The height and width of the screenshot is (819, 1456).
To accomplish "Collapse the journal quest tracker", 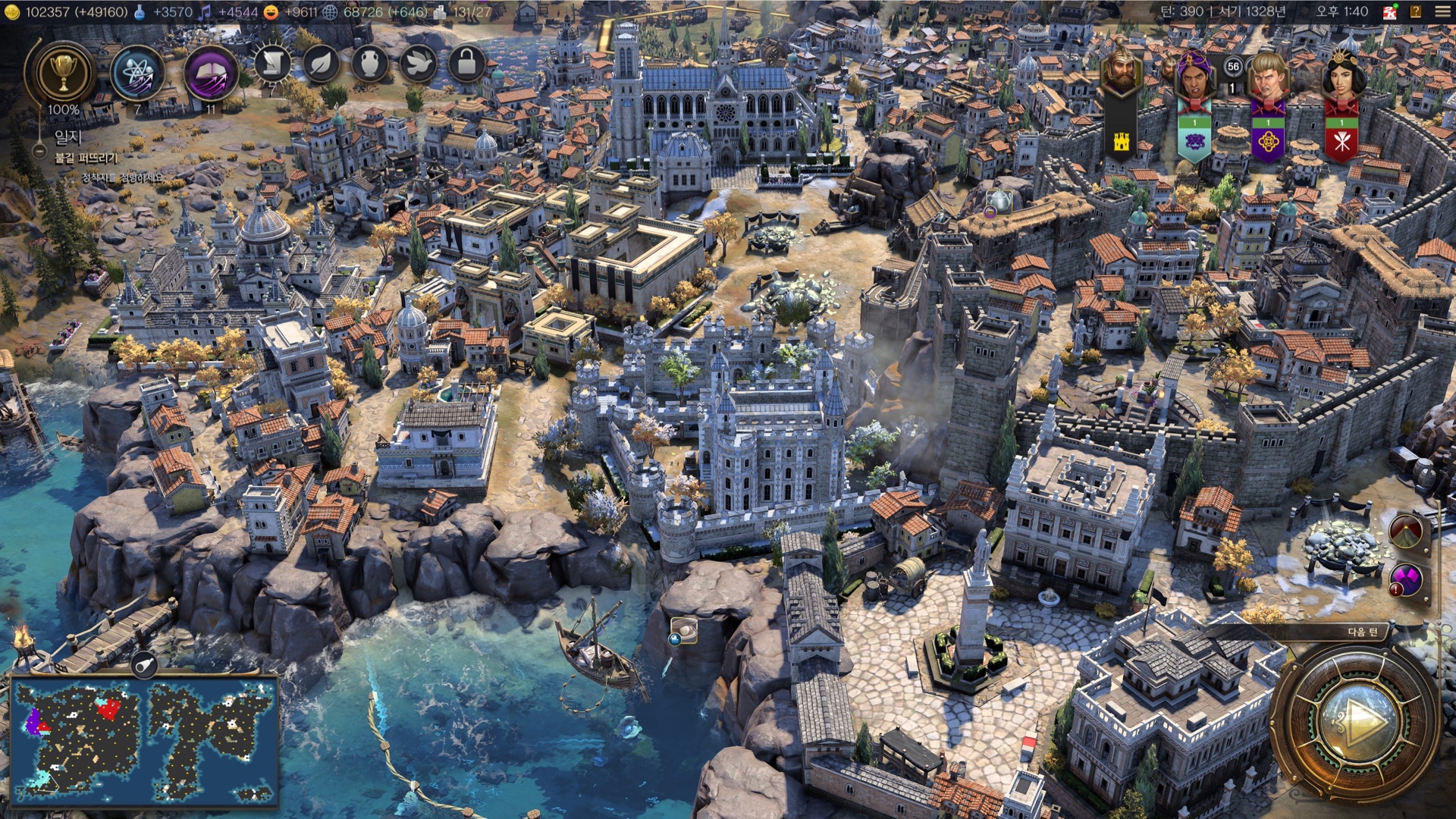I will click(39, 151).
